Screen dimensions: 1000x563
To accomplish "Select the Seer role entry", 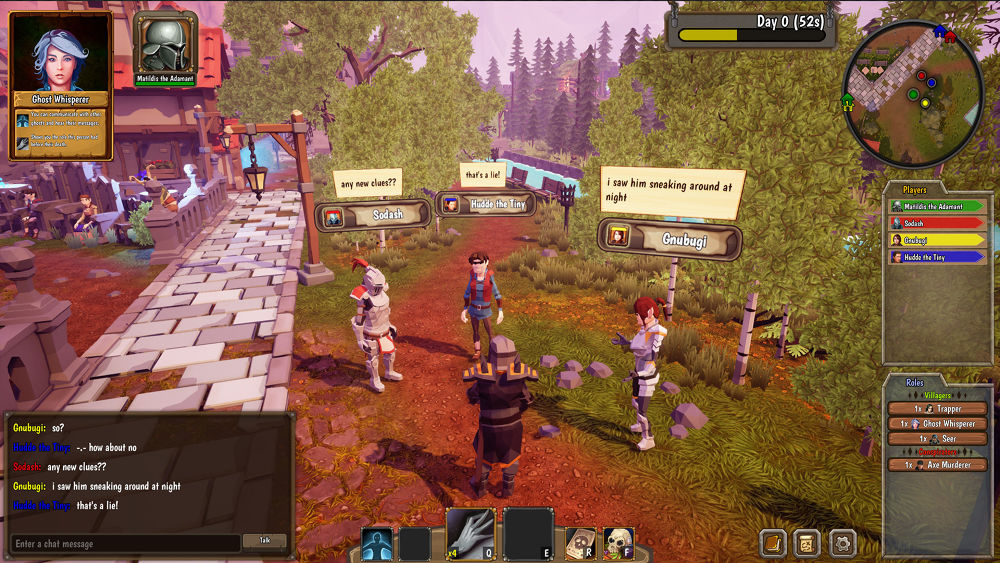I will (x=938, y=438).
